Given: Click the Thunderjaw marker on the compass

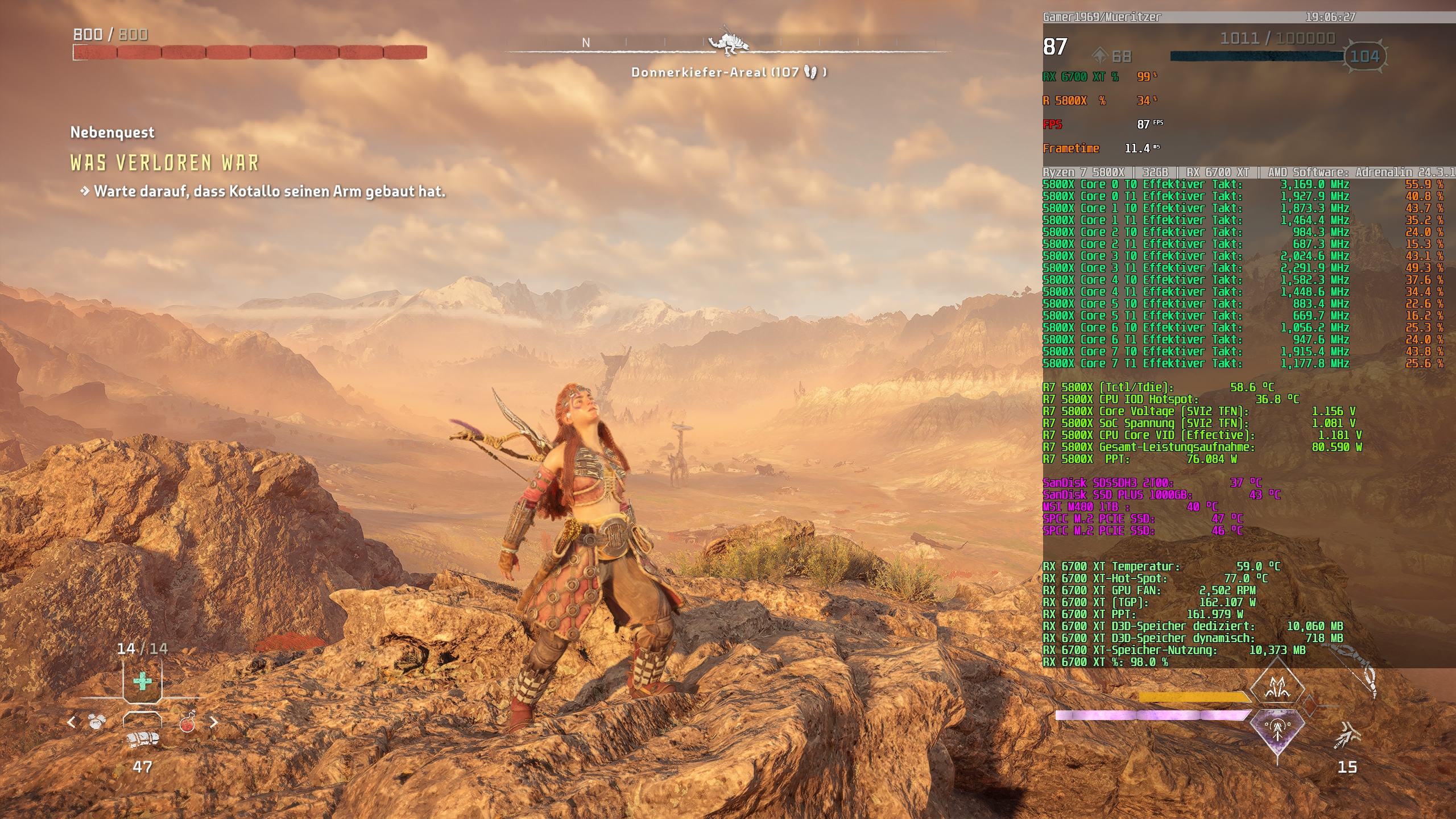Looking at the screenshot, I should pos(728,43).
